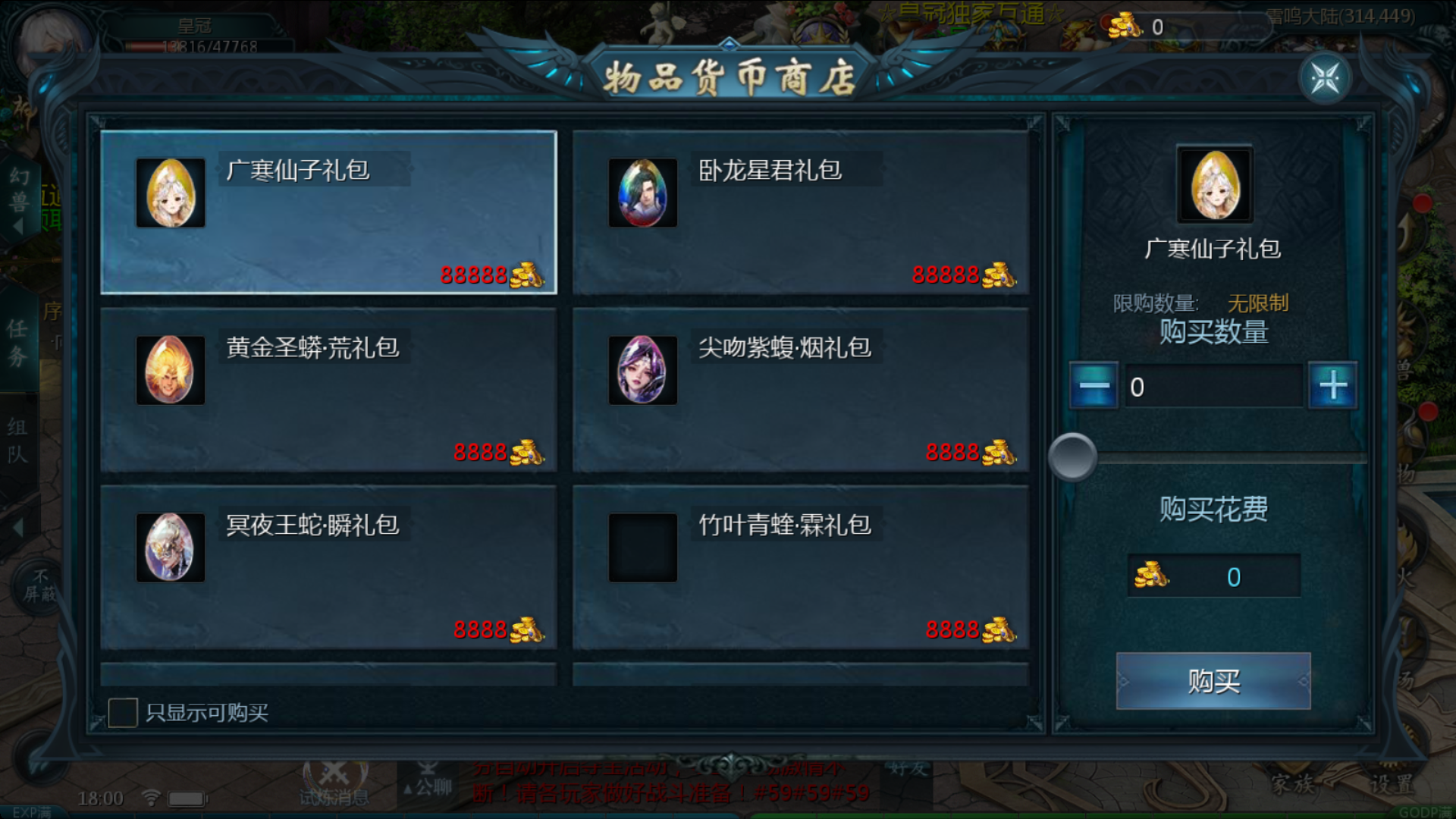Click the quantity slider handle

coord(1072,457)
